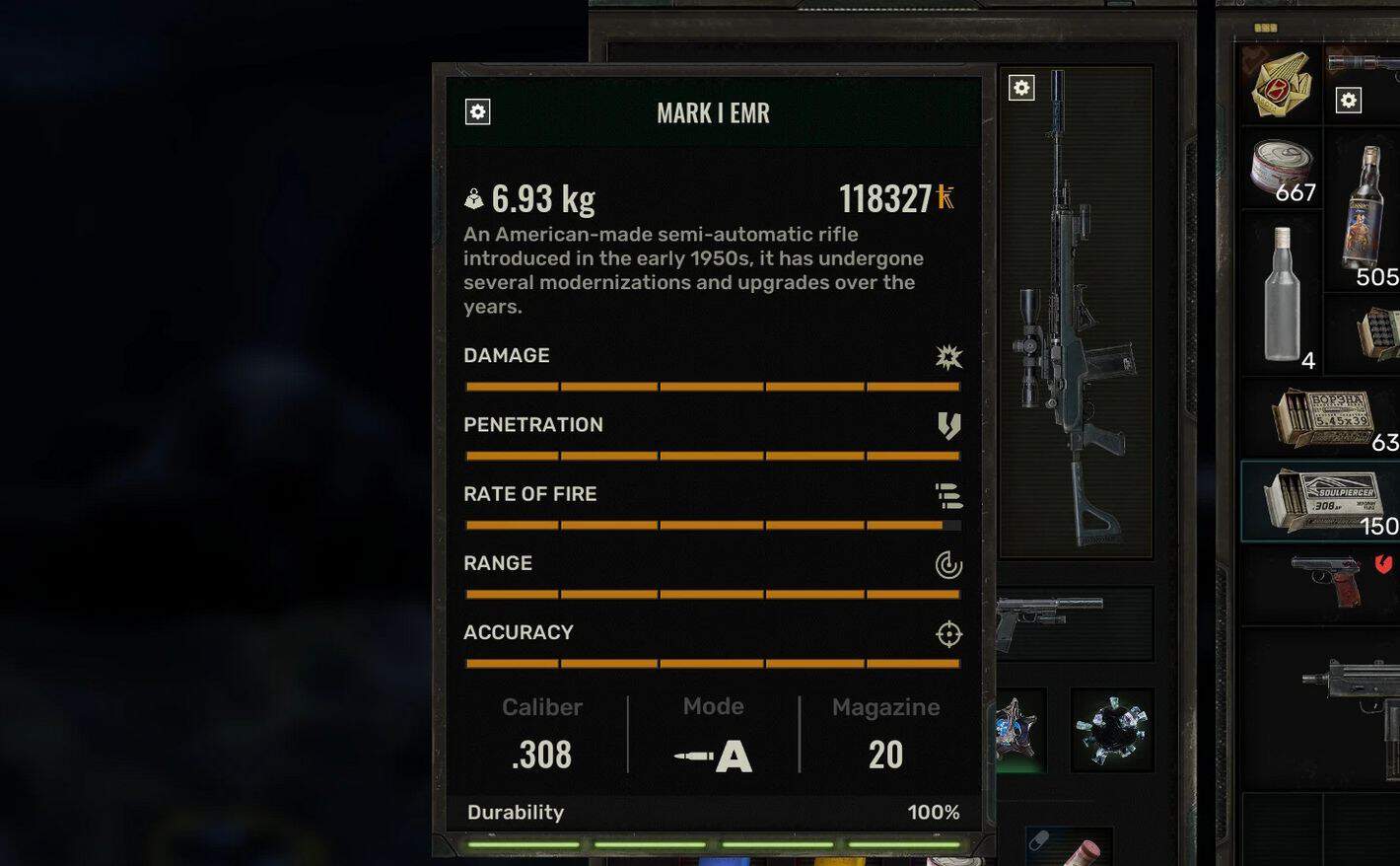This screenshot has width=1400, height=866.
Task: Click the gear icon on the Mark I EMR card
Action: [x=478, y=111]
